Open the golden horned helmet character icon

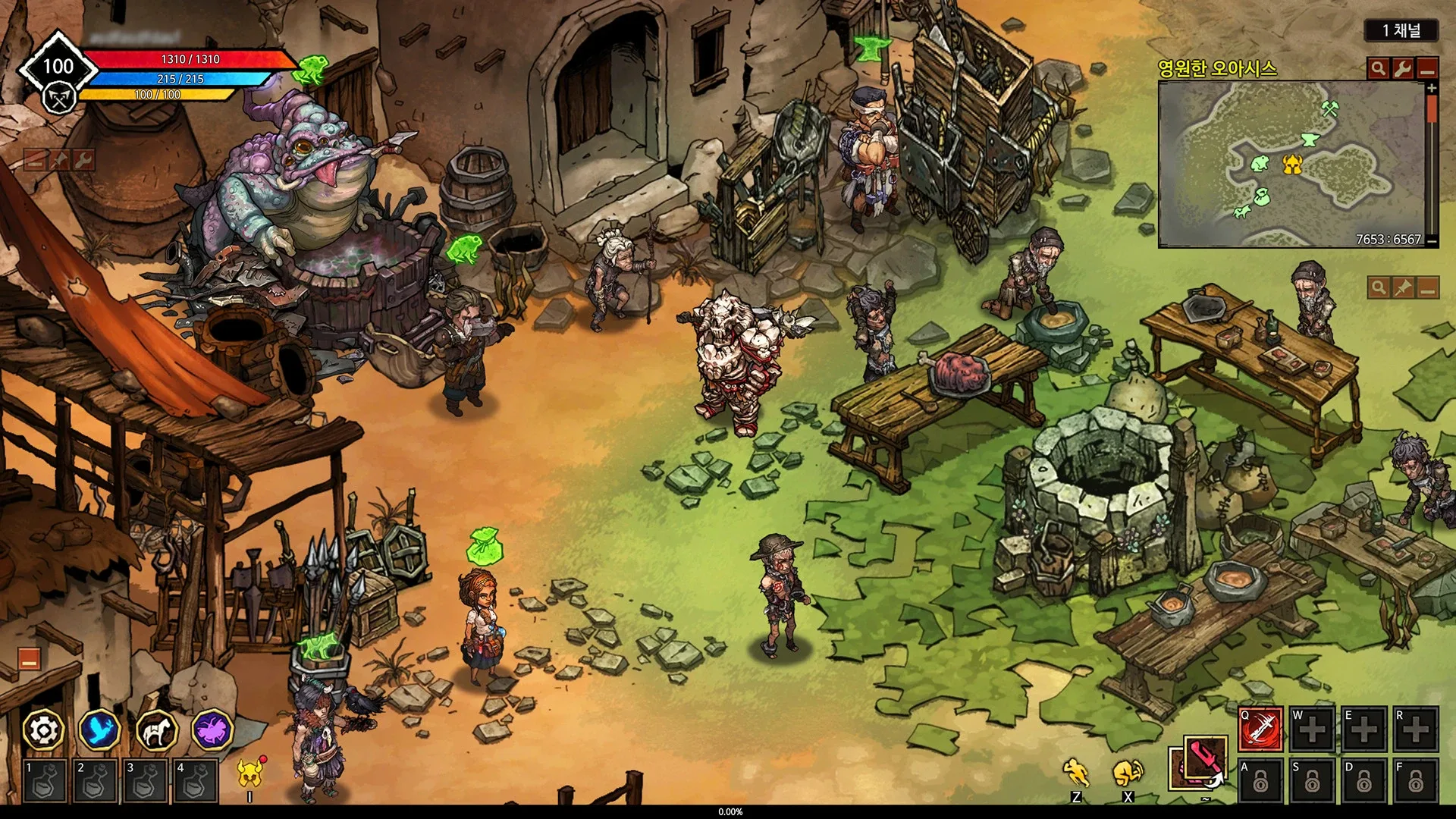click(249, 773)
